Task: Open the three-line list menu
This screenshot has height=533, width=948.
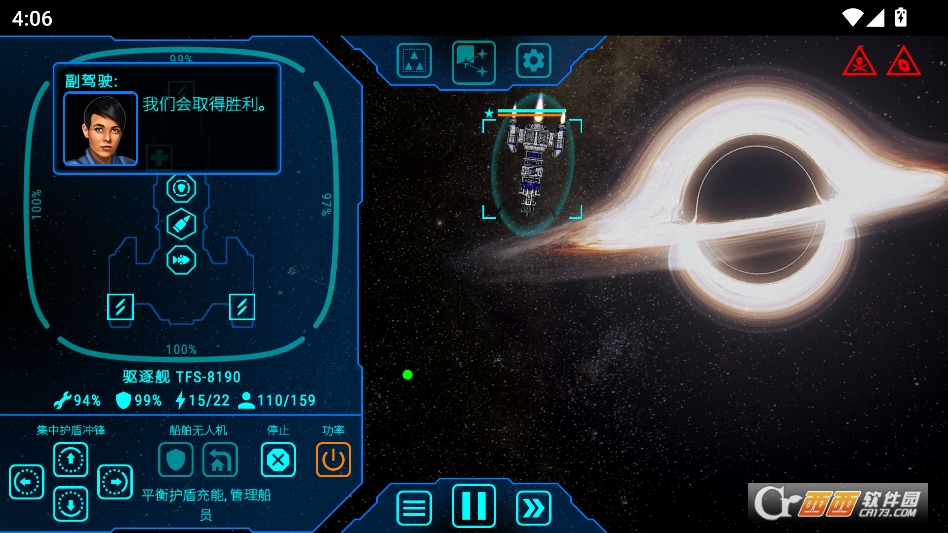Action: 414,508
